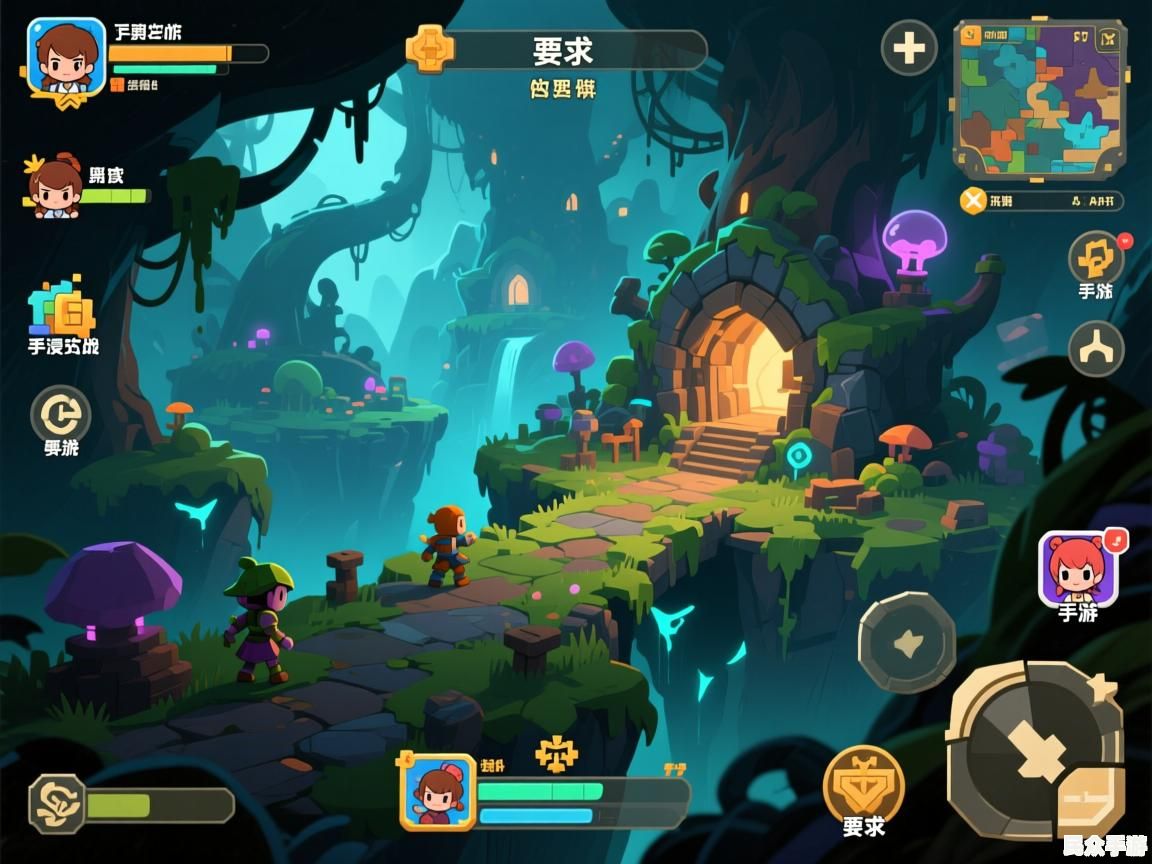Viewport: 1152px width, 864px height.
Task: Open the red-haired girl avatar icon
Action: click(1076, 567)
